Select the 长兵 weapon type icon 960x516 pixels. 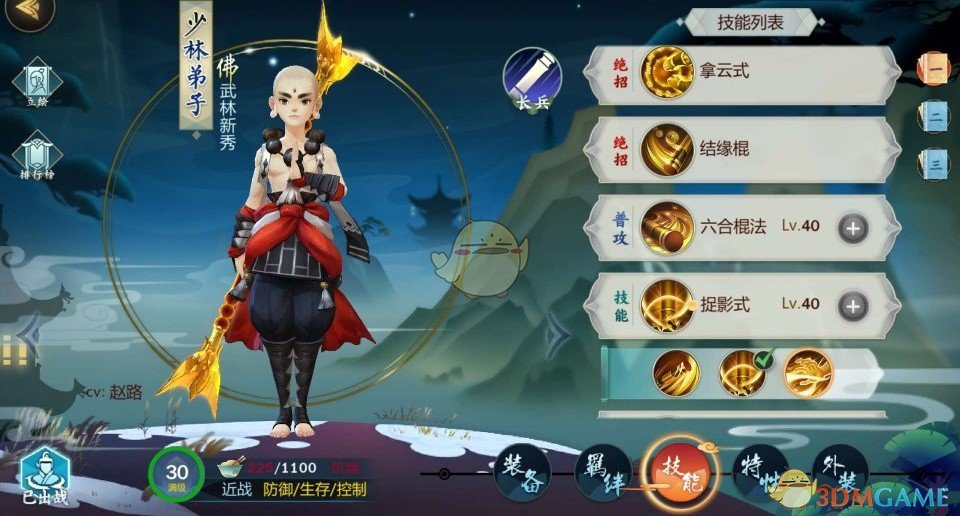(531, 77)
